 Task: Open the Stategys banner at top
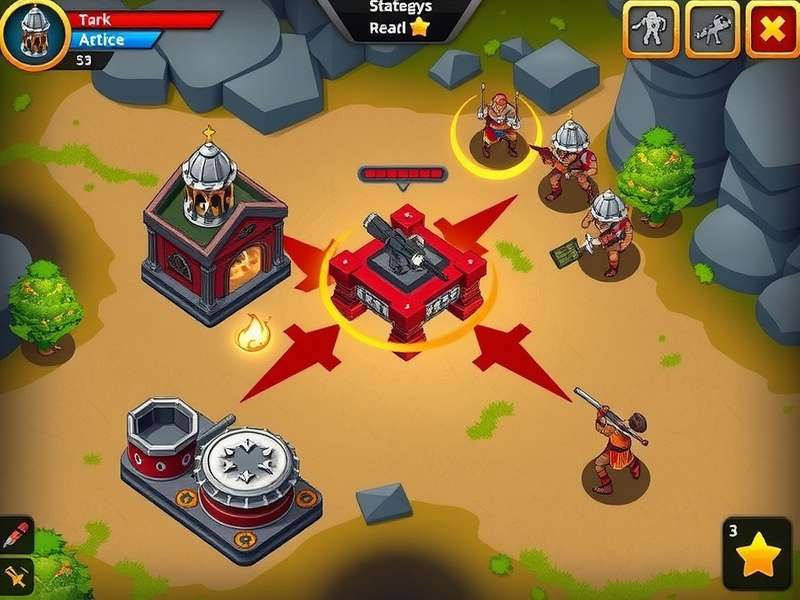pyautogui.click(x=400, y=18)
